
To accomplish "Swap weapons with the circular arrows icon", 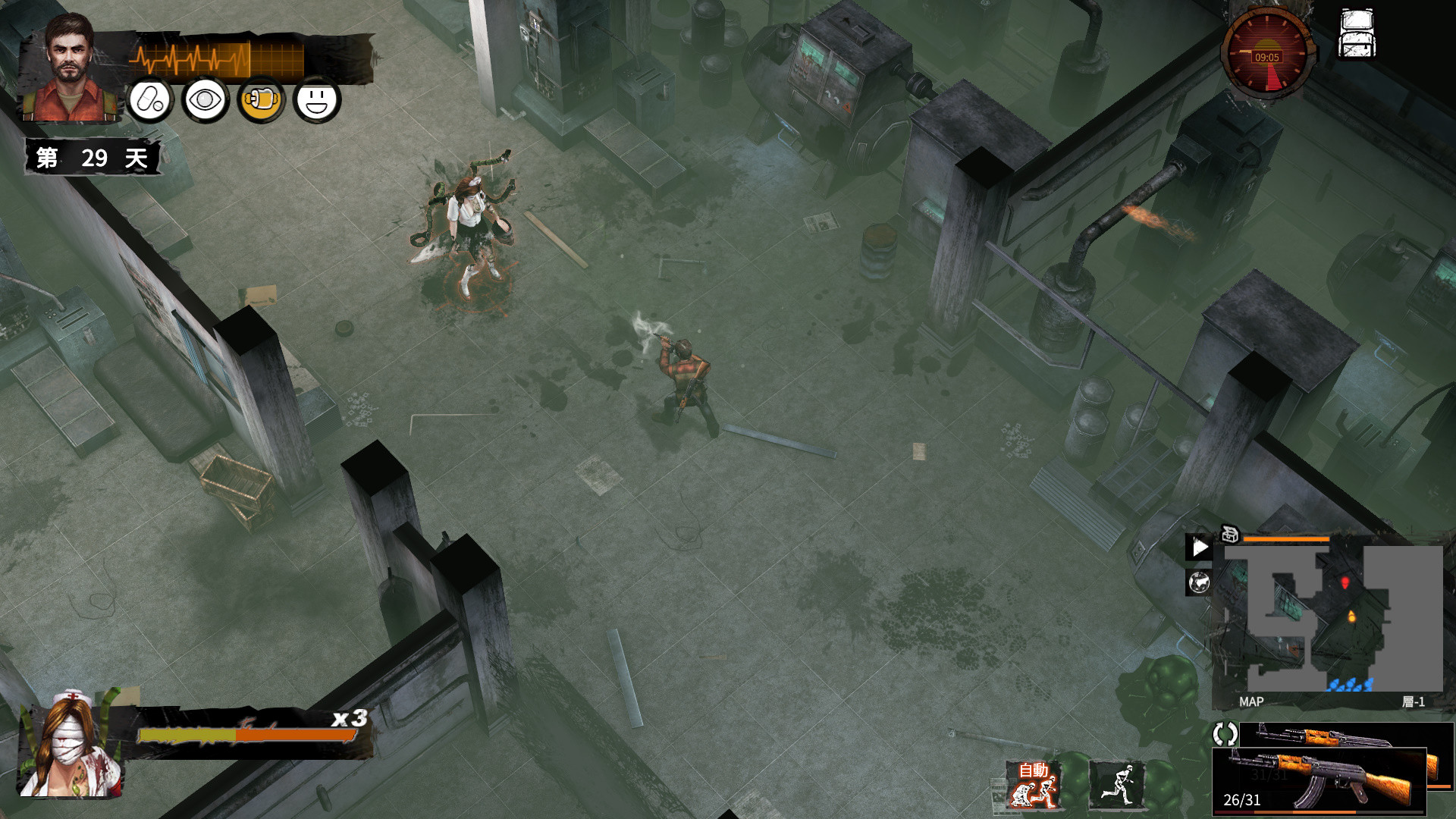I will point(1225,733).
